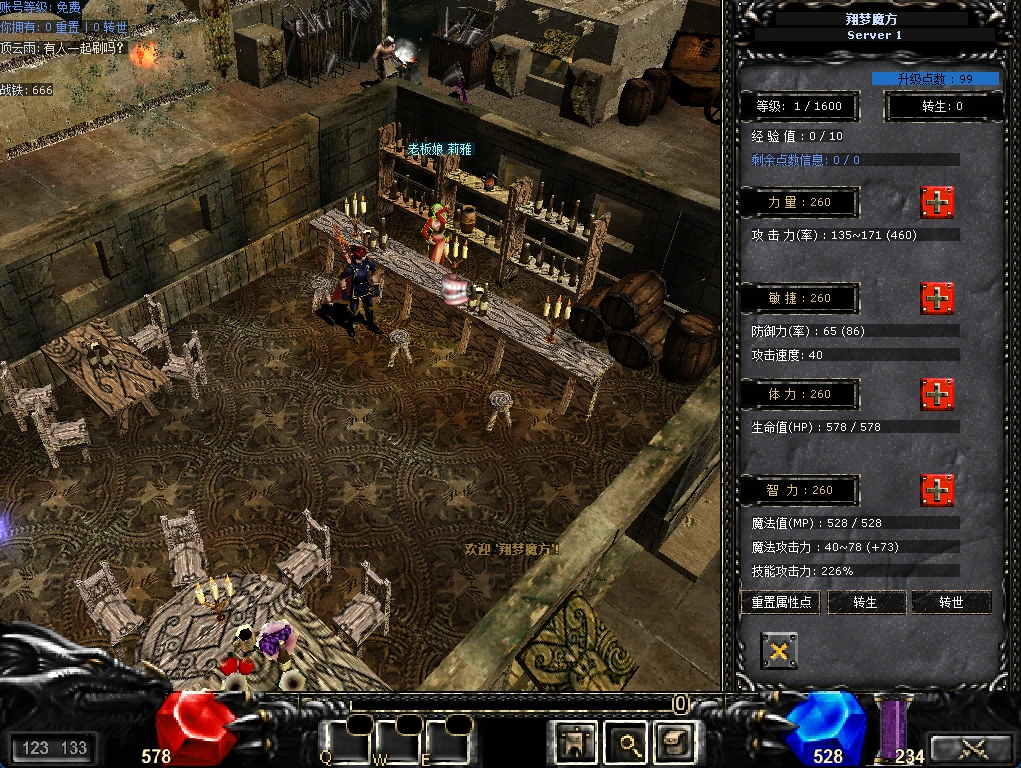Click the 转世 reincarnation button

pos(951,603)
